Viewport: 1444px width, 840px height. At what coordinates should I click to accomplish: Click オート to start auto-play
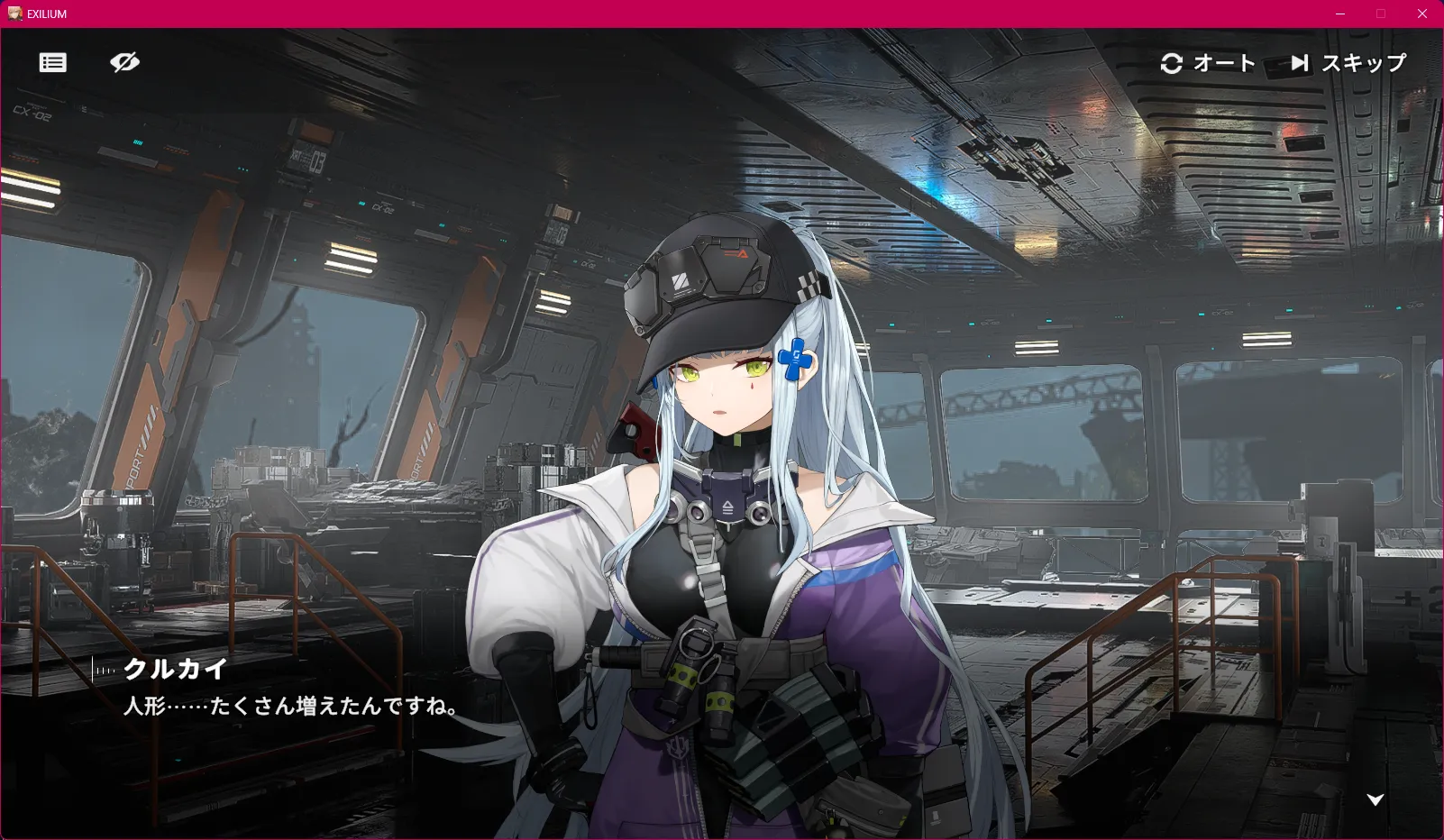[x=1223, y=63]
